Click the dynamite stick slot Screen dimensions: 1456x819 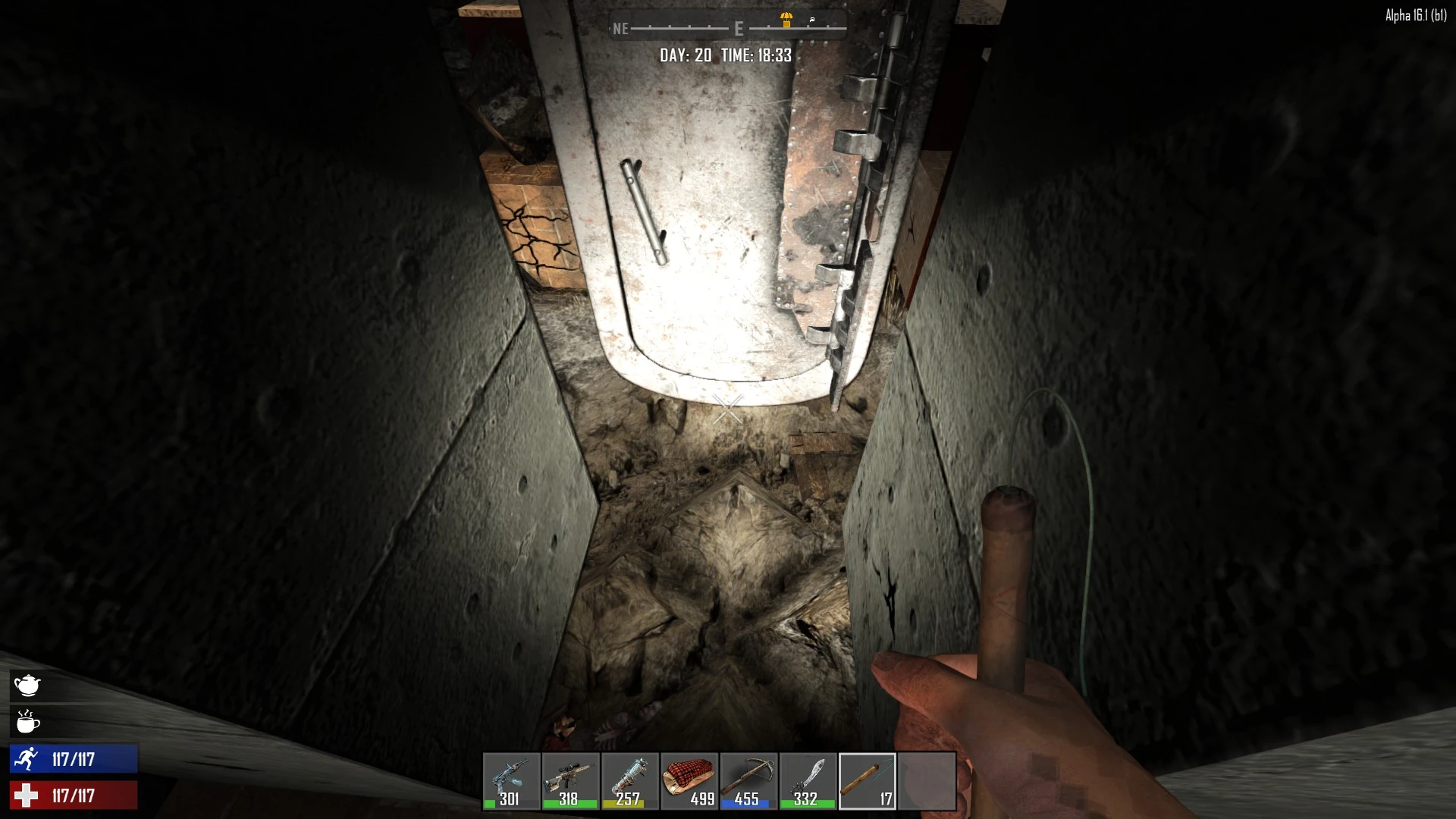click(867, 780)
